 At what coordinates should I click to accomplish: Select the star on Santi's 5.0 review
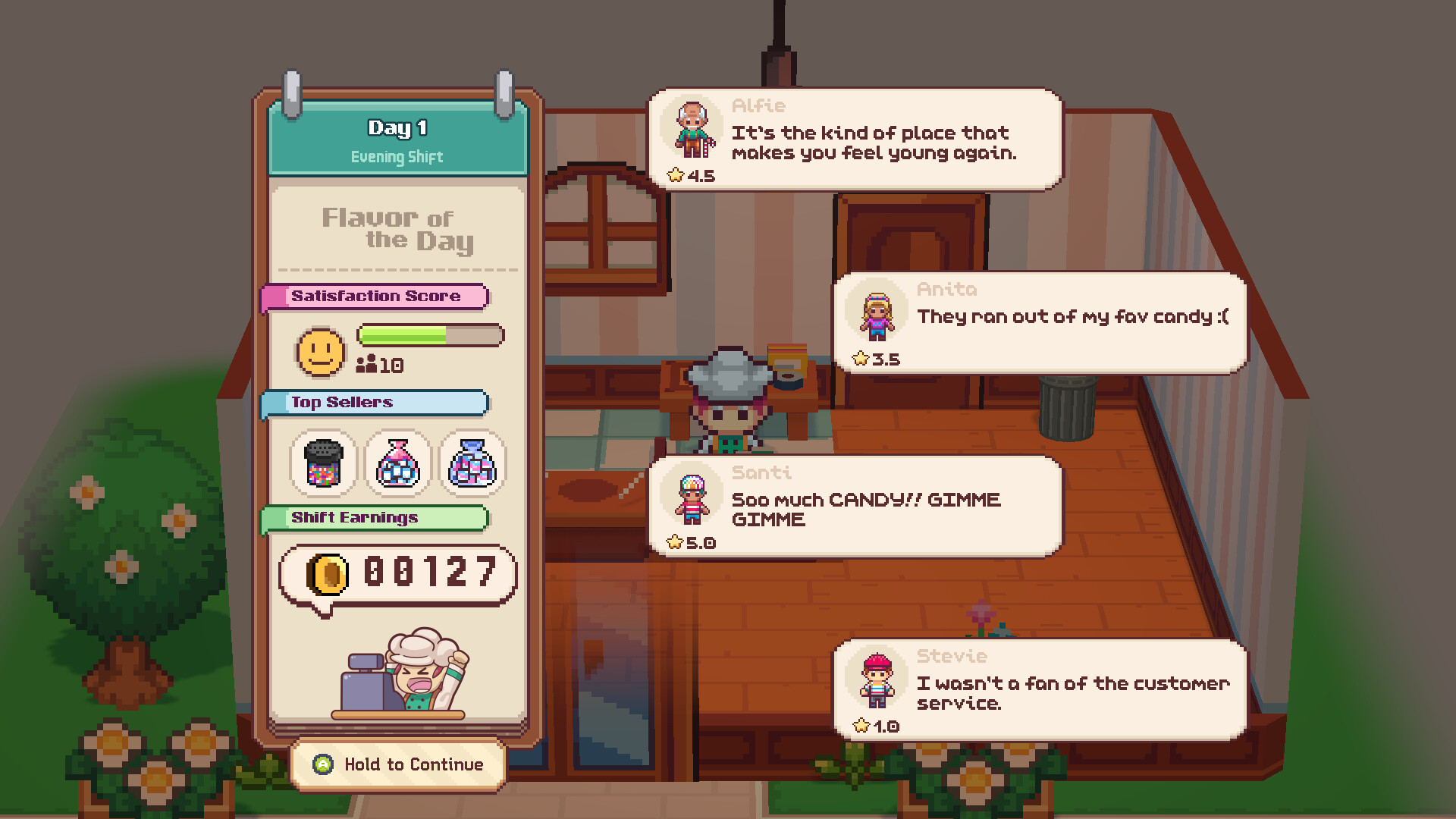click(x=673, y=541)
